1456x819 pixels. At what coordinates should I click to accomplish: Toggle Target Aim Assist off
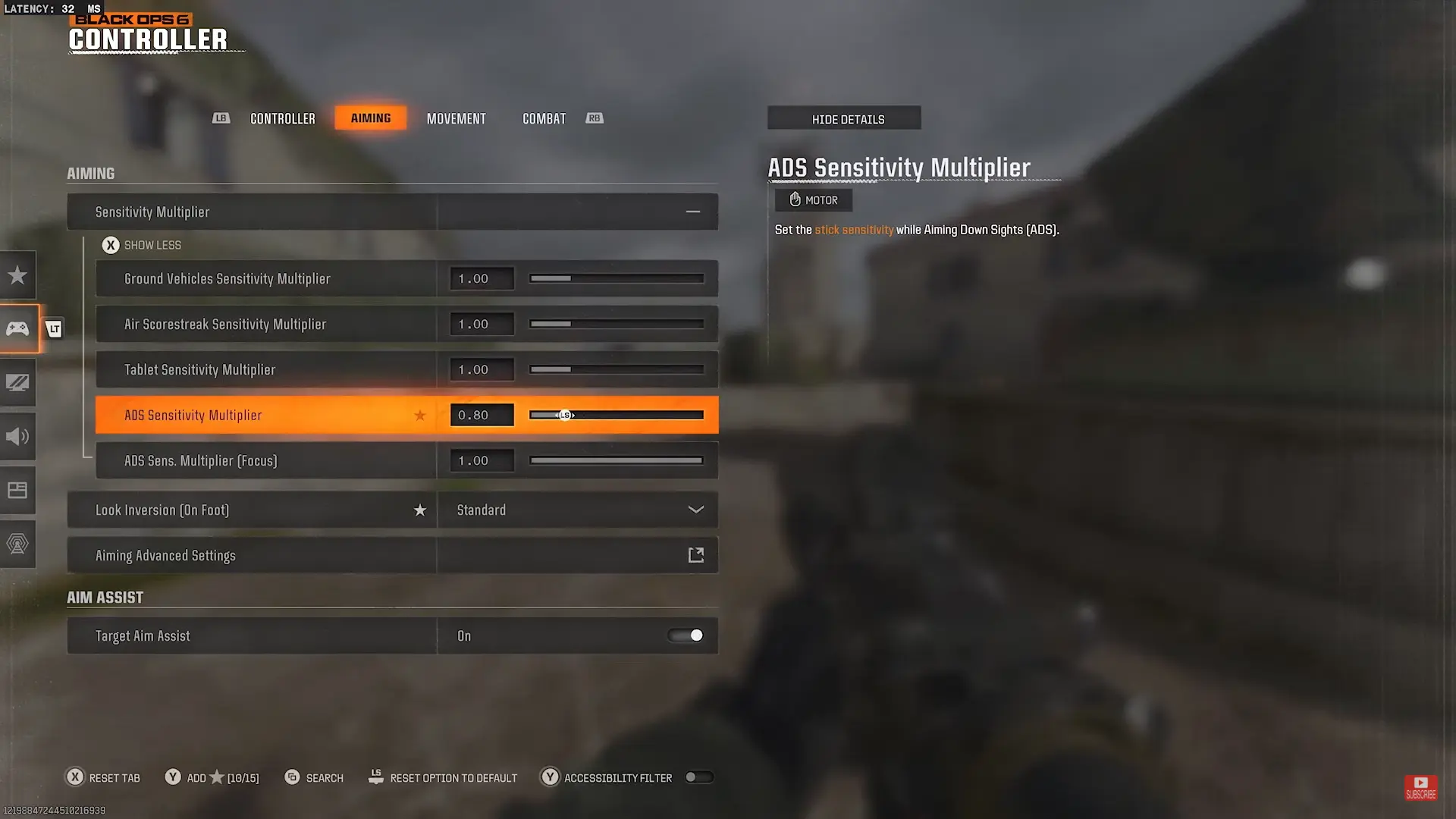(685, 635)
